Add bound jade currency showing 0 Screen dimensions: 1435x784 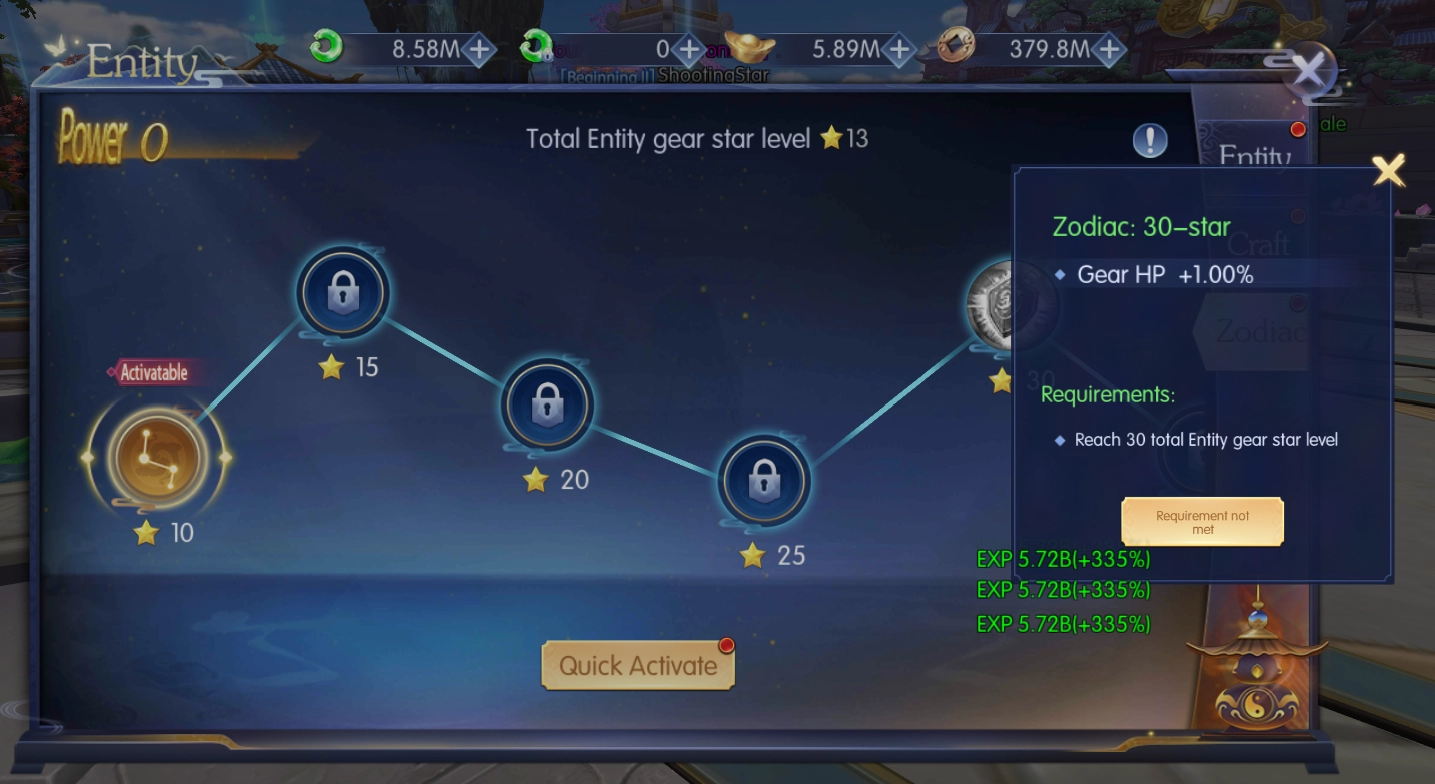pyautogui.click(x=689, y=49)
